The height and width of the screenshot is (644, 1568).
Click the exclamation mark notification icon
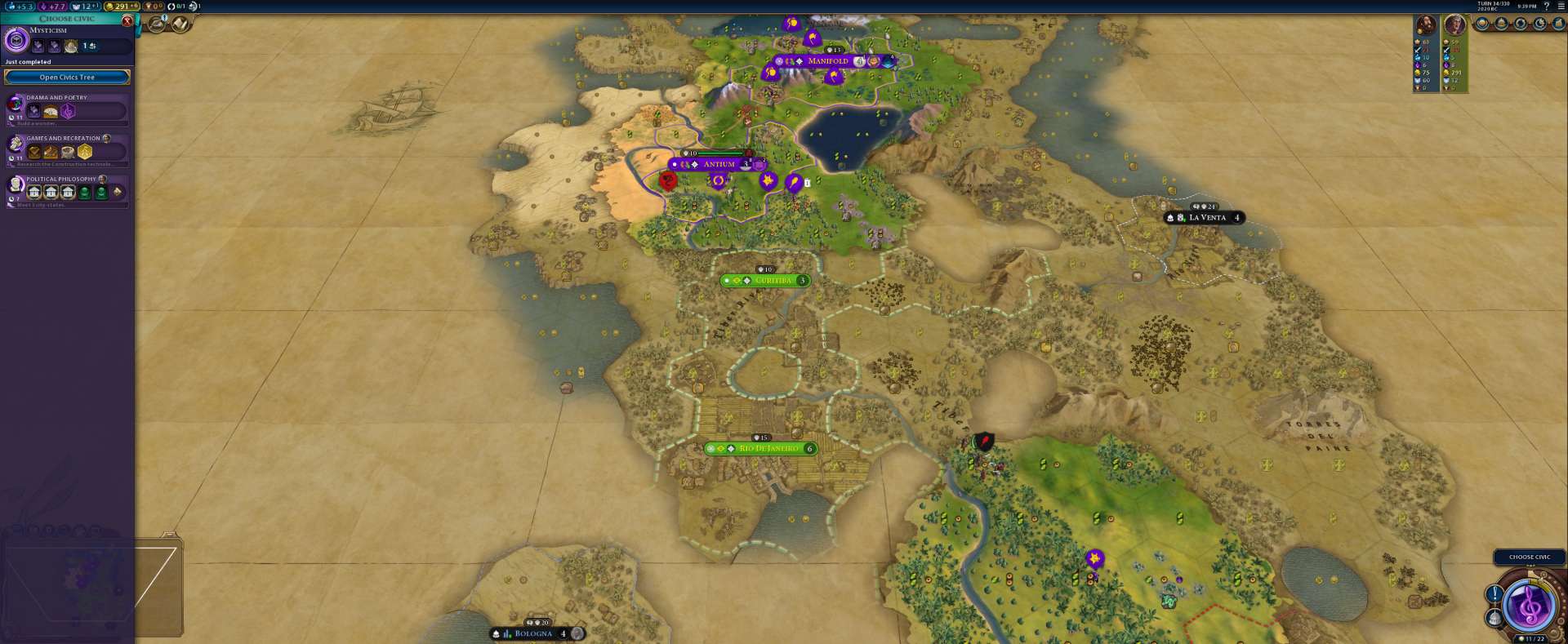tap(1494, 594)
